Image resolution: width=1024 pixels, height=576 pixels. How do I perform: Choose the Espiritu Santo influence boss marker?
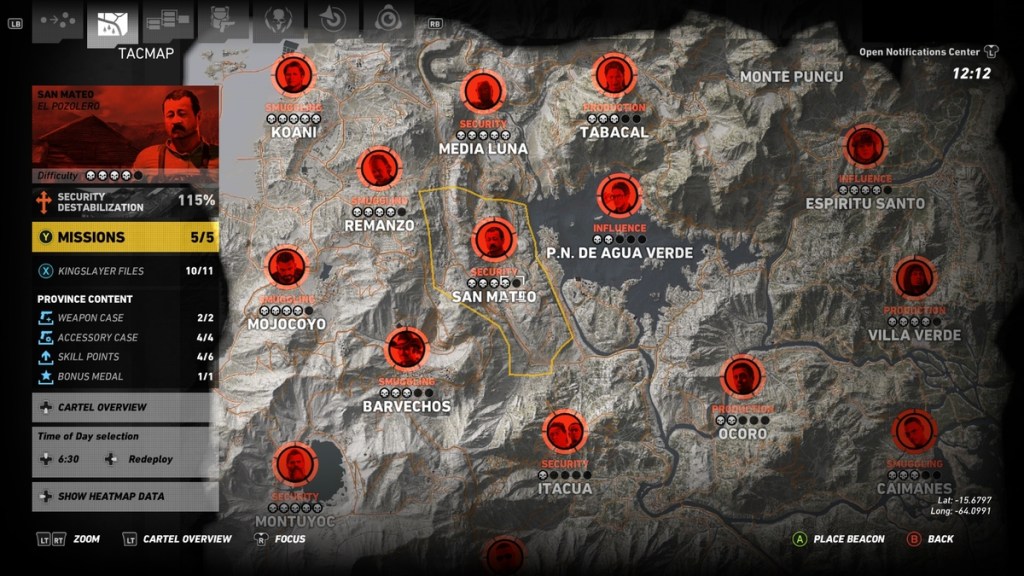[865, 147]
